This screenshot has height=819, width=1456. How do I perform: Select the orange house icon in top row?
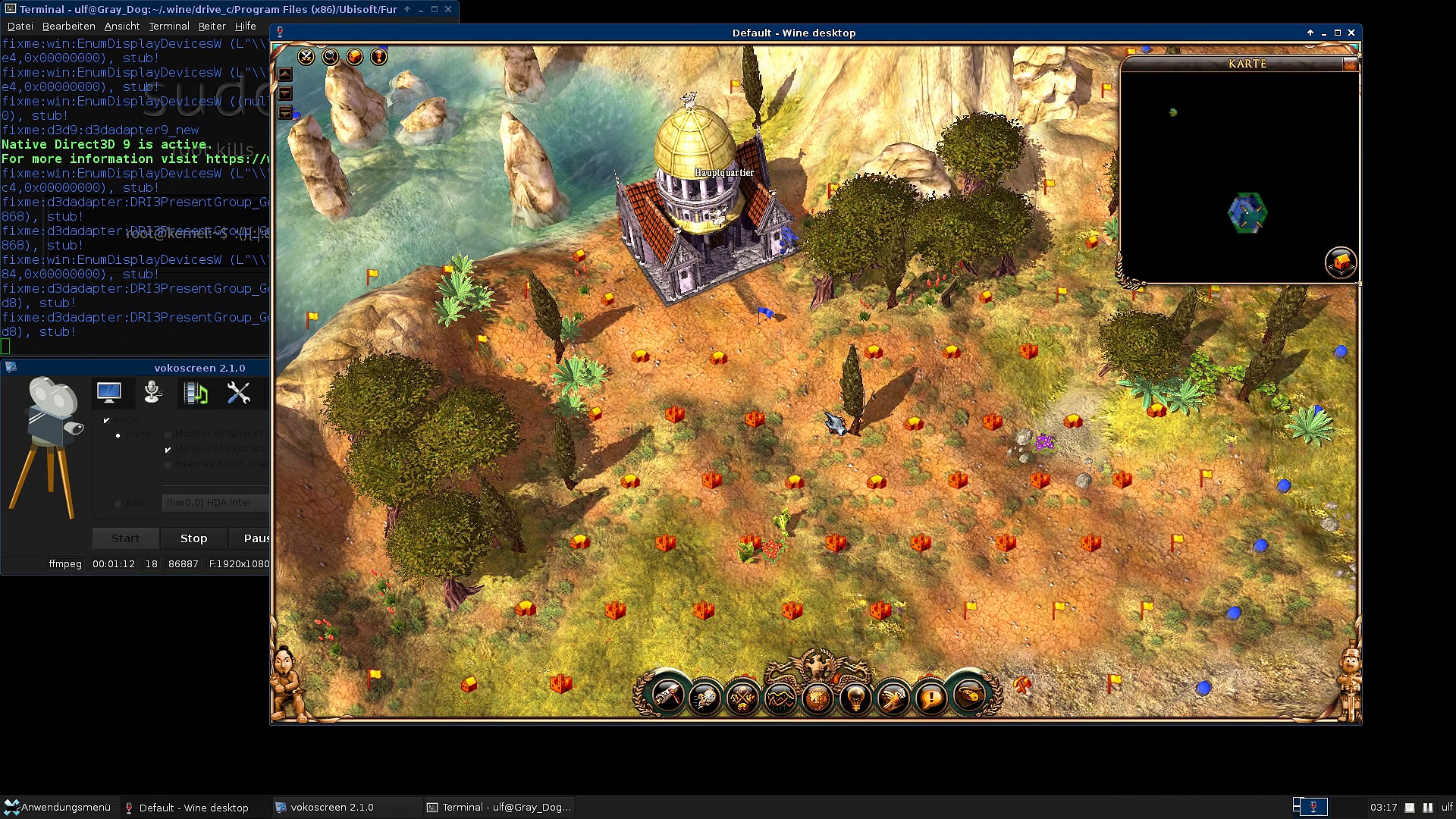coord(355,57)
